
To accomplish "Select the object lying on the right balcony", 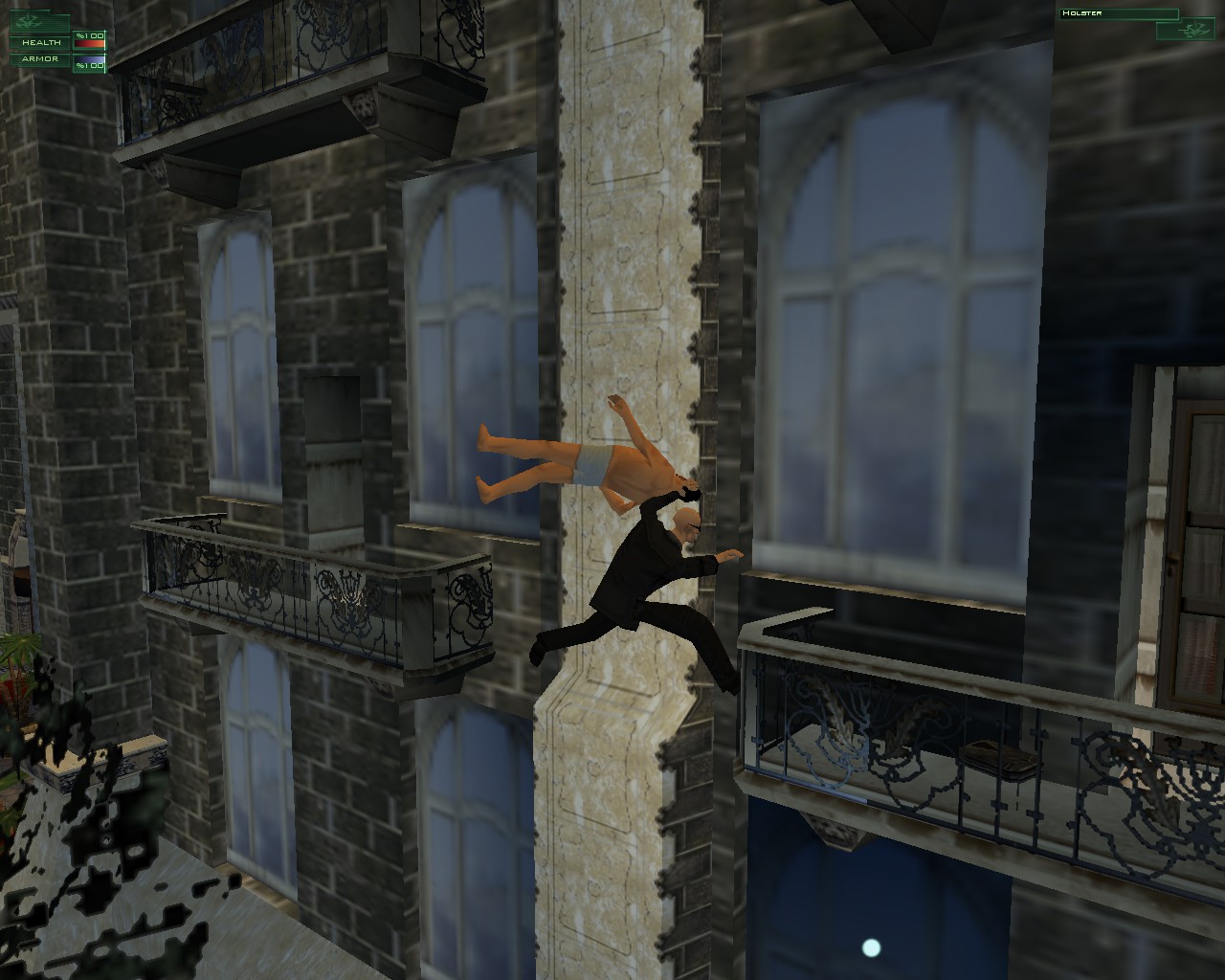I will [x=1000, y=758].
